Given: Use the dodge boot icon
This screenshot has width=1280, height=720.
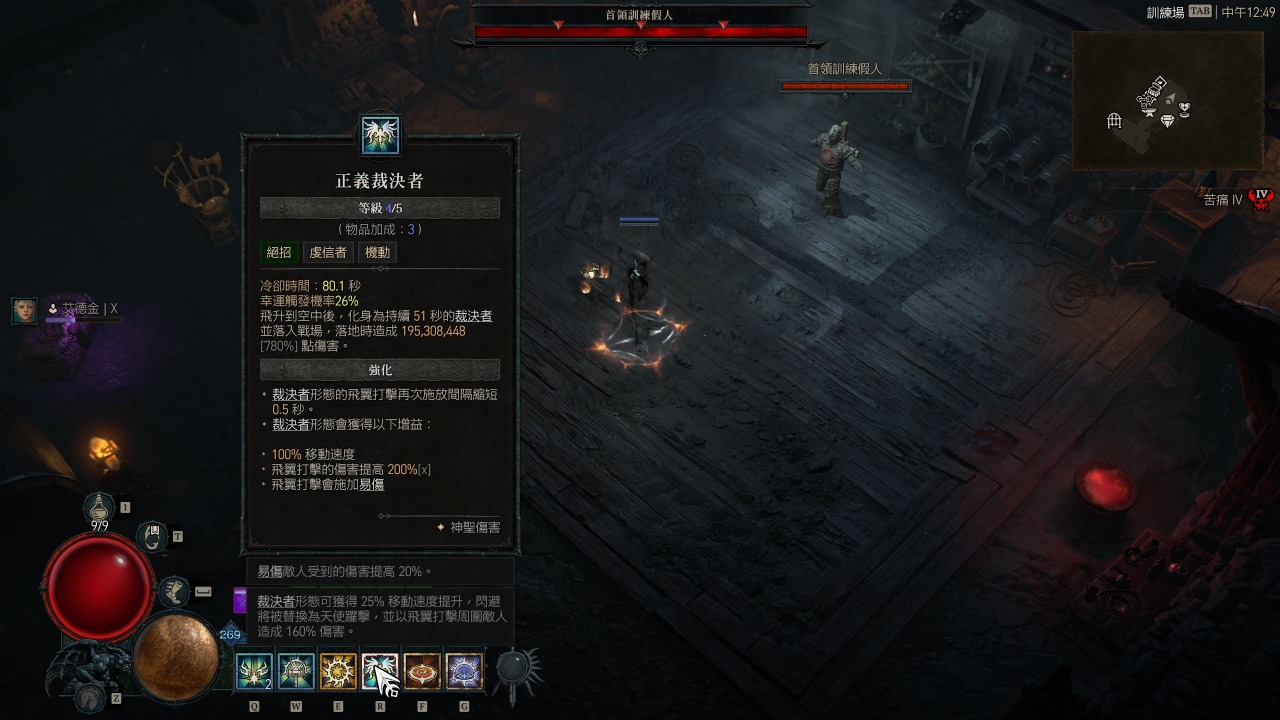Looking at the screenshot, I should (174, 591).
